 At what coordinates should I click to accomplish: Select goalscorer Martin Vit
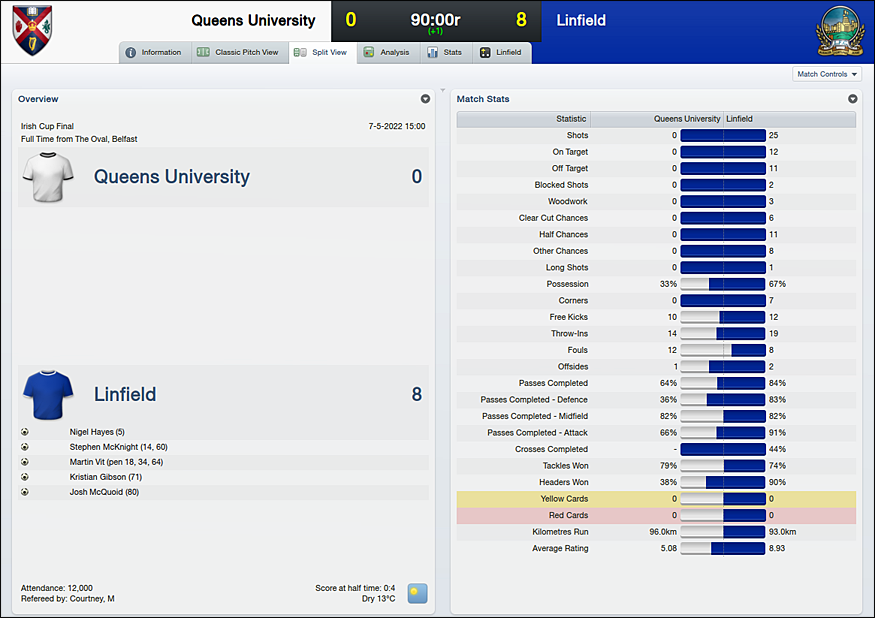tap(116, 462)
